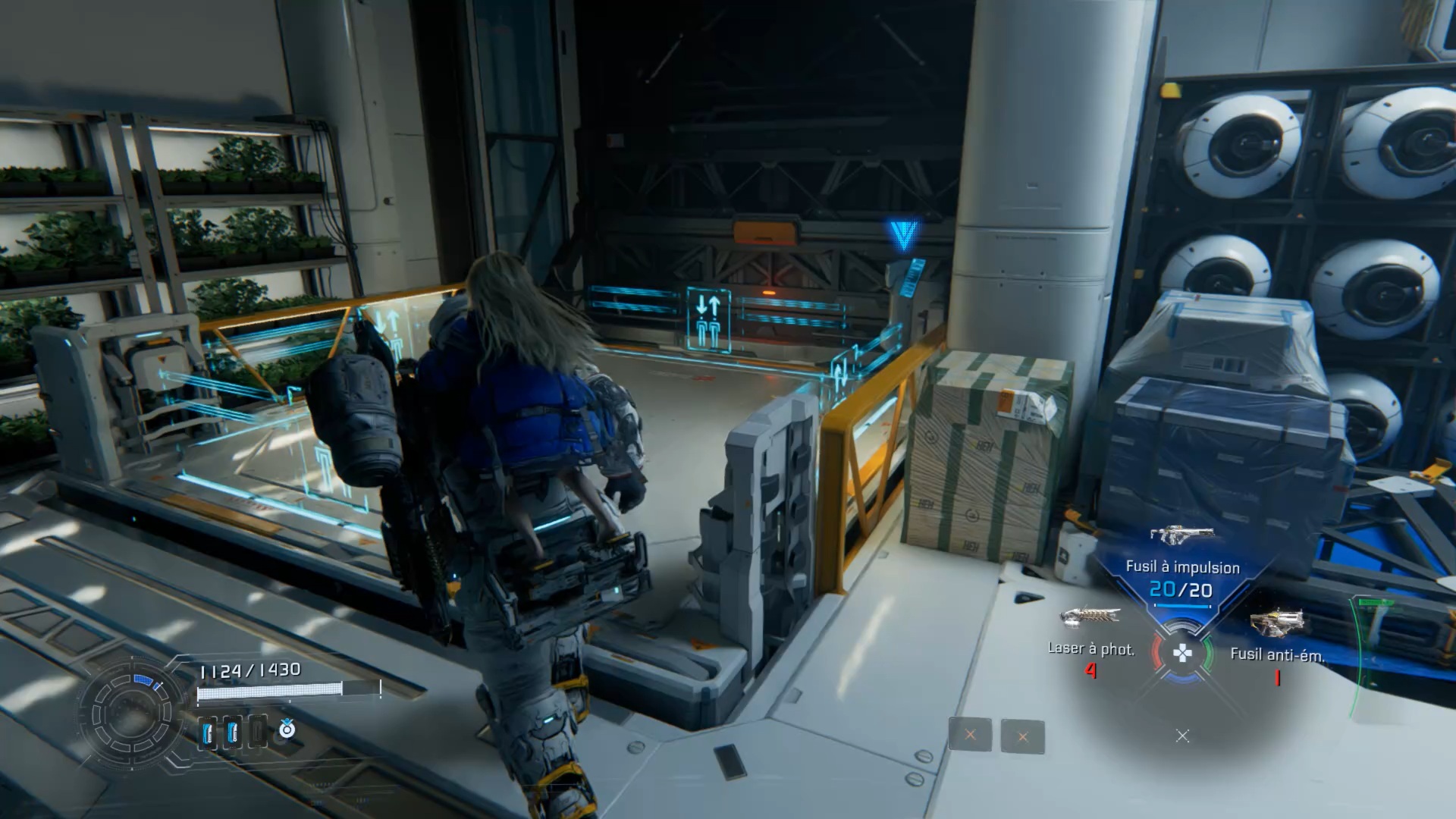Choose the Fusil anti-ém. weapon

1277,623
